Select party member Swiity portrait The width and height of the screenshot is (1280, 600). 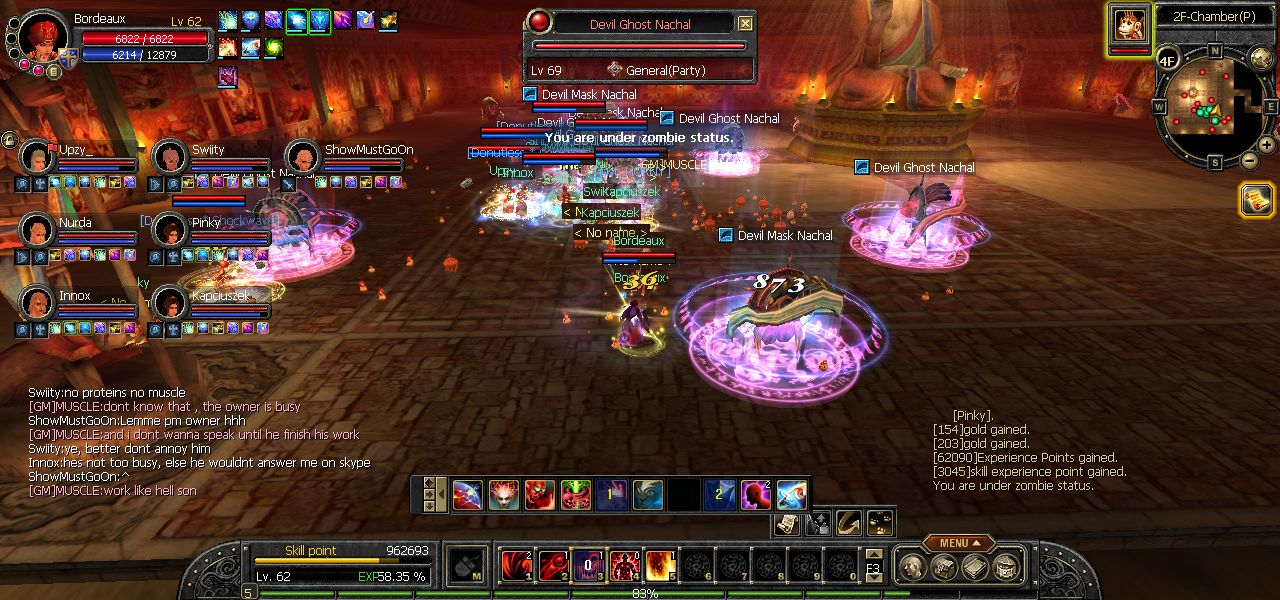pos(170,157)
